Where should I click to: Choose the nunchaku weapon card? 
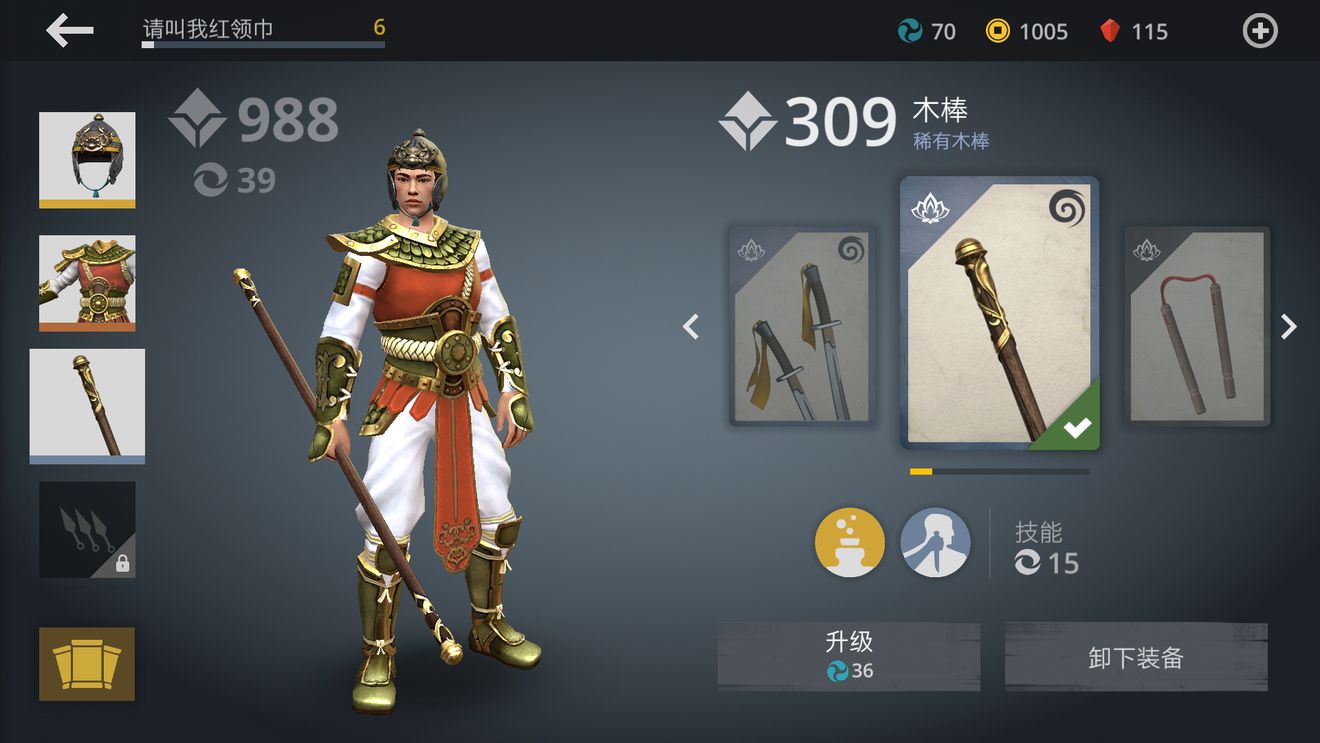(1197, 327)
